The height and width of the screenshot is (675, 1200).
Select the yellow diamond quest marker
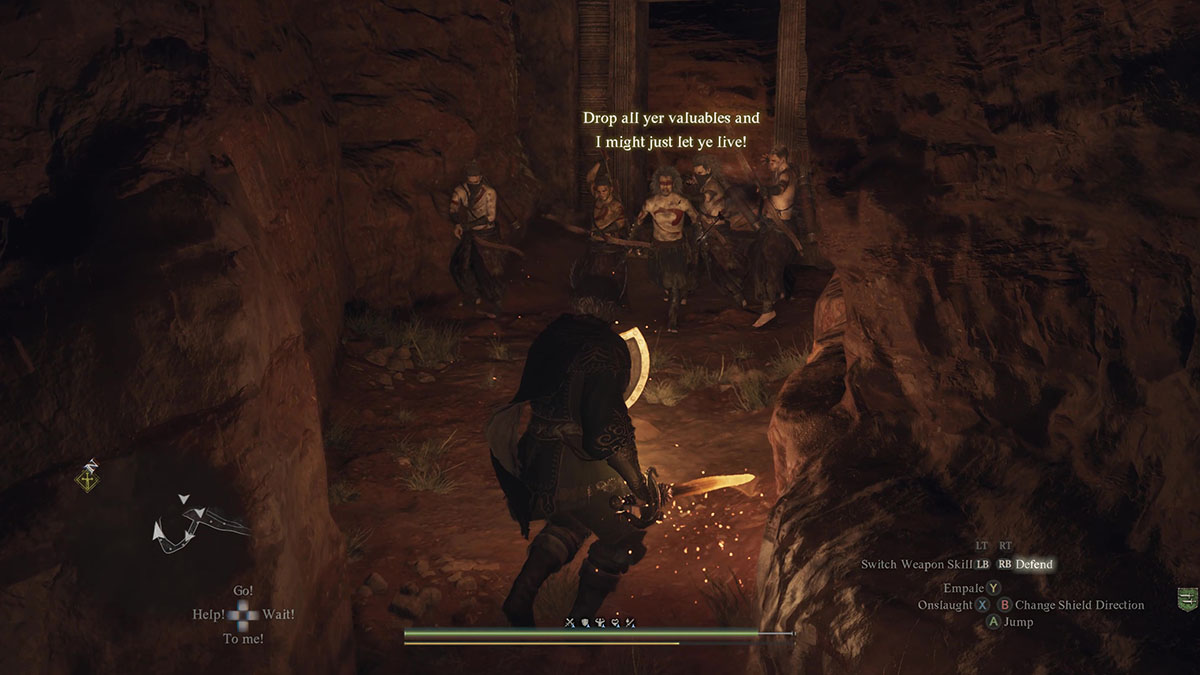pos(89,479)
